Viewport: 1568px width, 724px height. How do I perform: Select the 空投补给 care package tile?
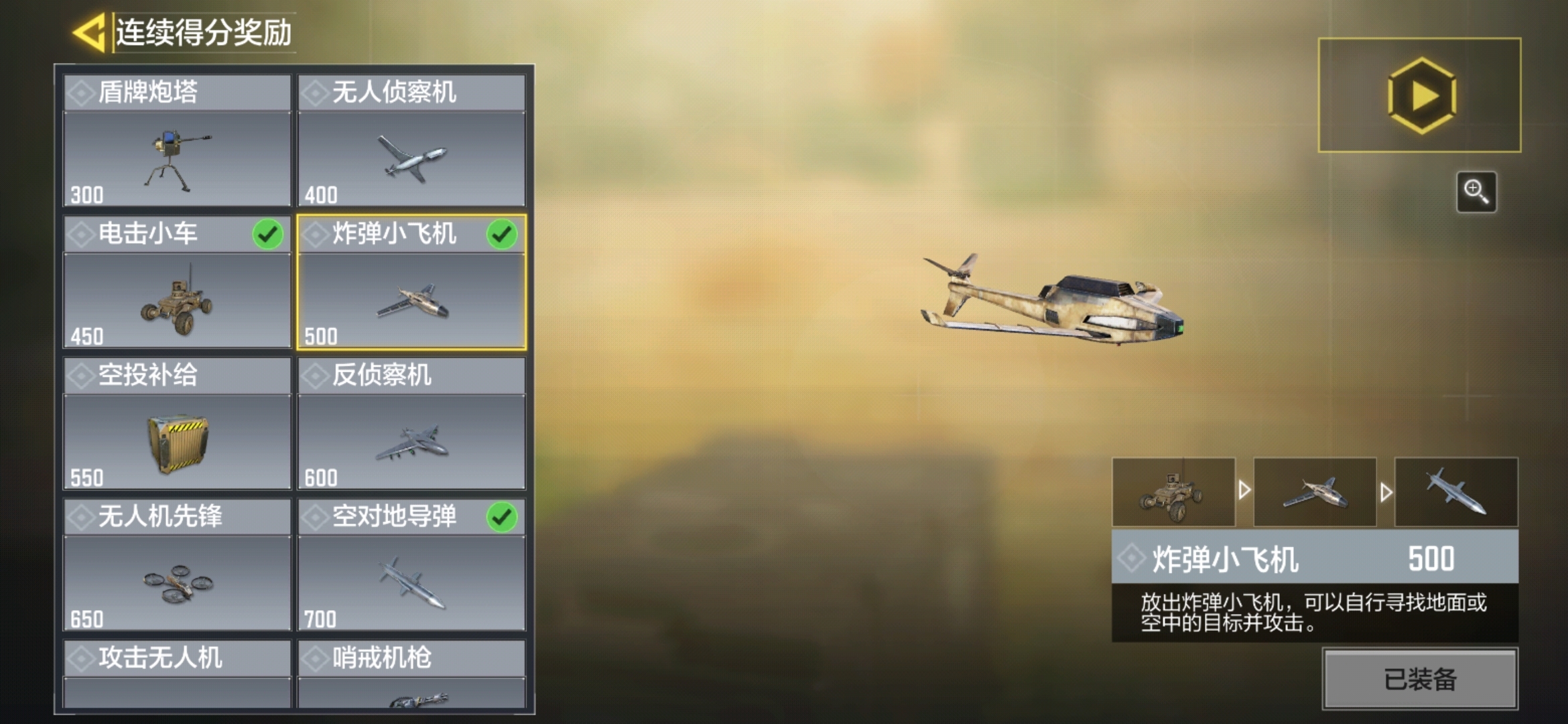click(x=177, y=424)
